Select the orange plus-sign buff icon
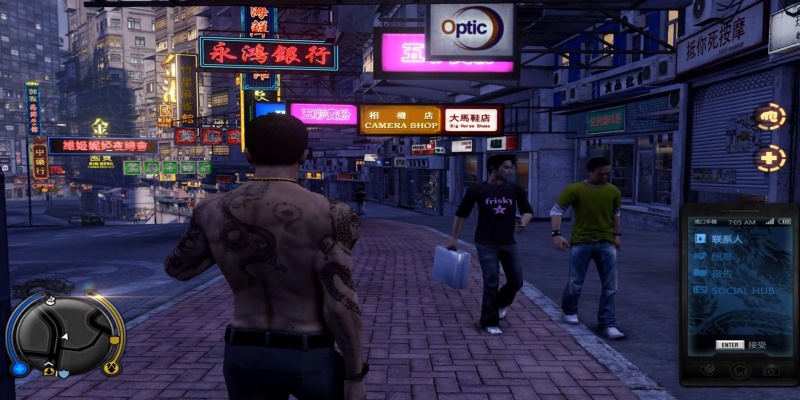The height and width of the screenshot is (400, 800). pyautogui.click(x=768, y=159)
